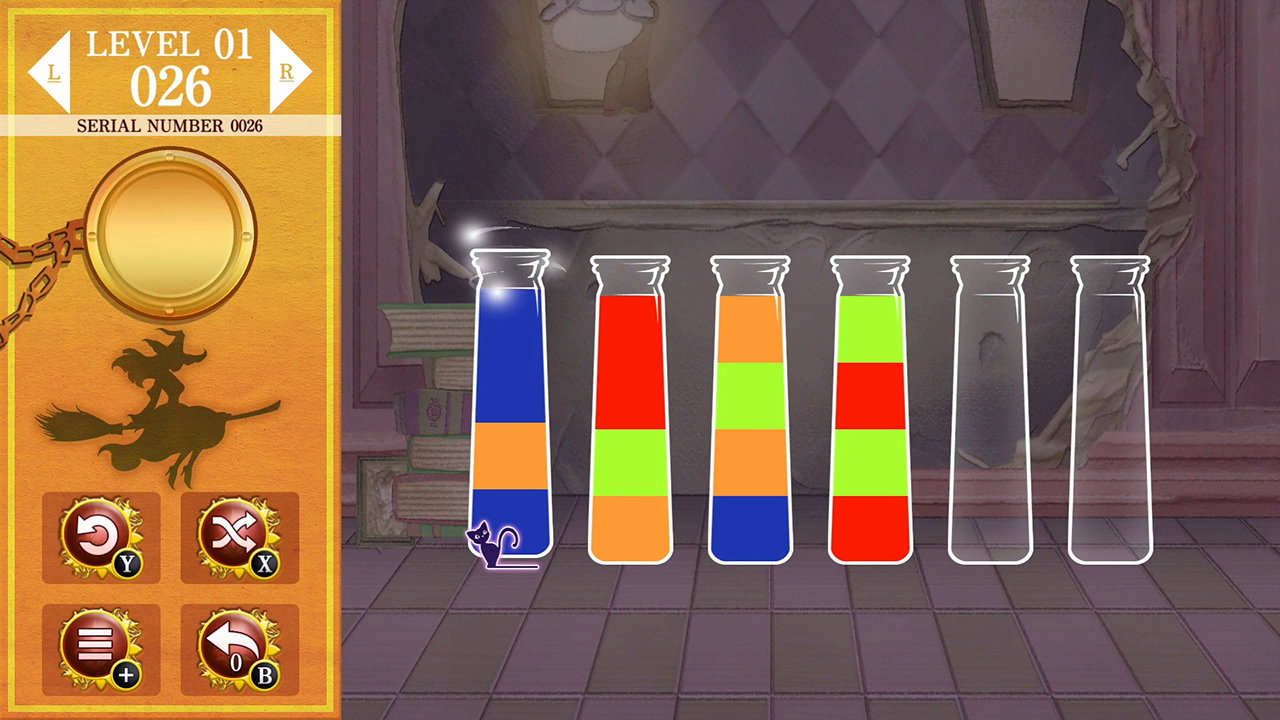Click the LEVEL 01 title text
Image resolution: width=1280 pixels, height=720 pixels.
coord(168,43)
